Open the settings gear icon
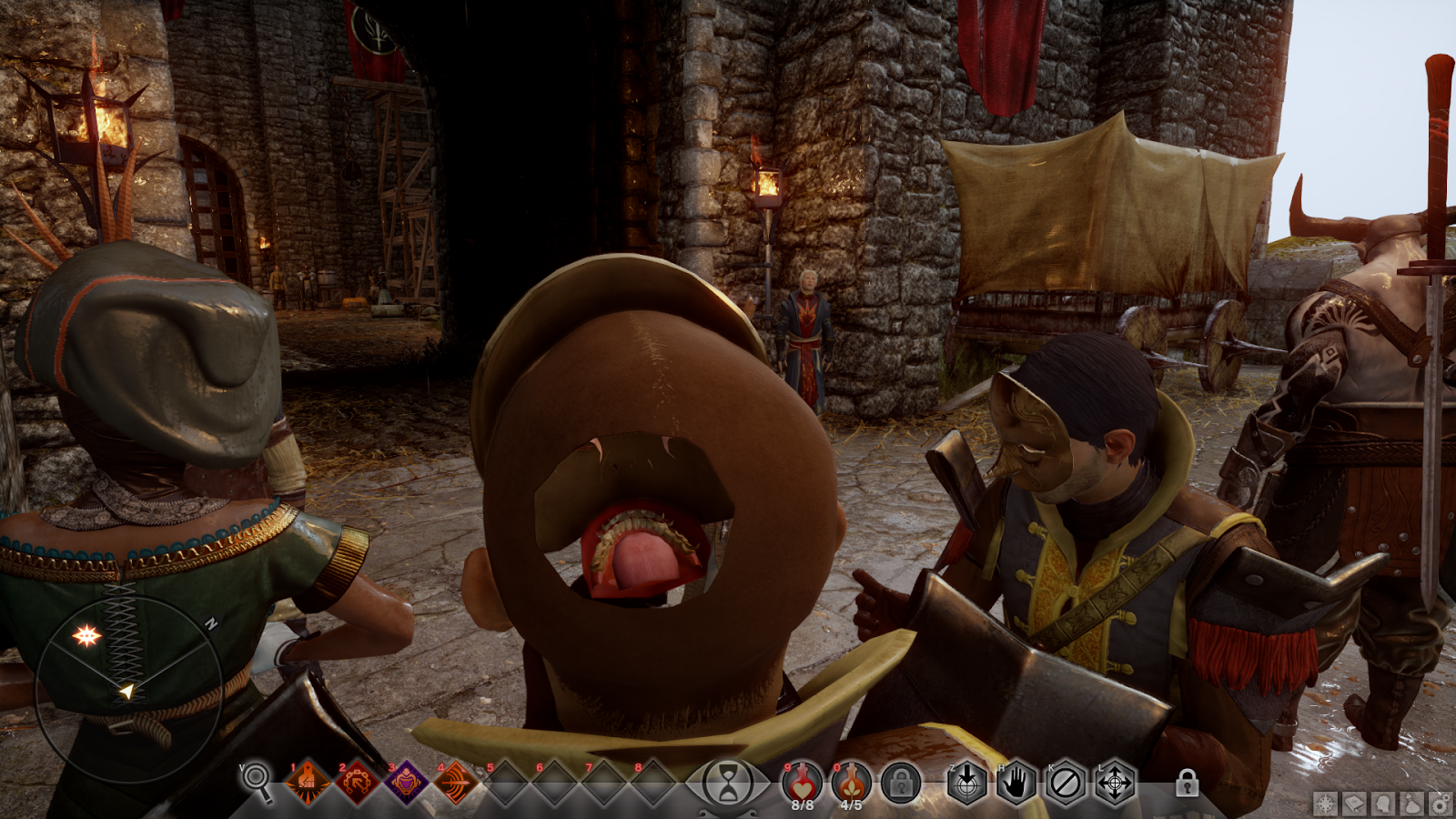The image size is (1456, 819). [1441, 804]
